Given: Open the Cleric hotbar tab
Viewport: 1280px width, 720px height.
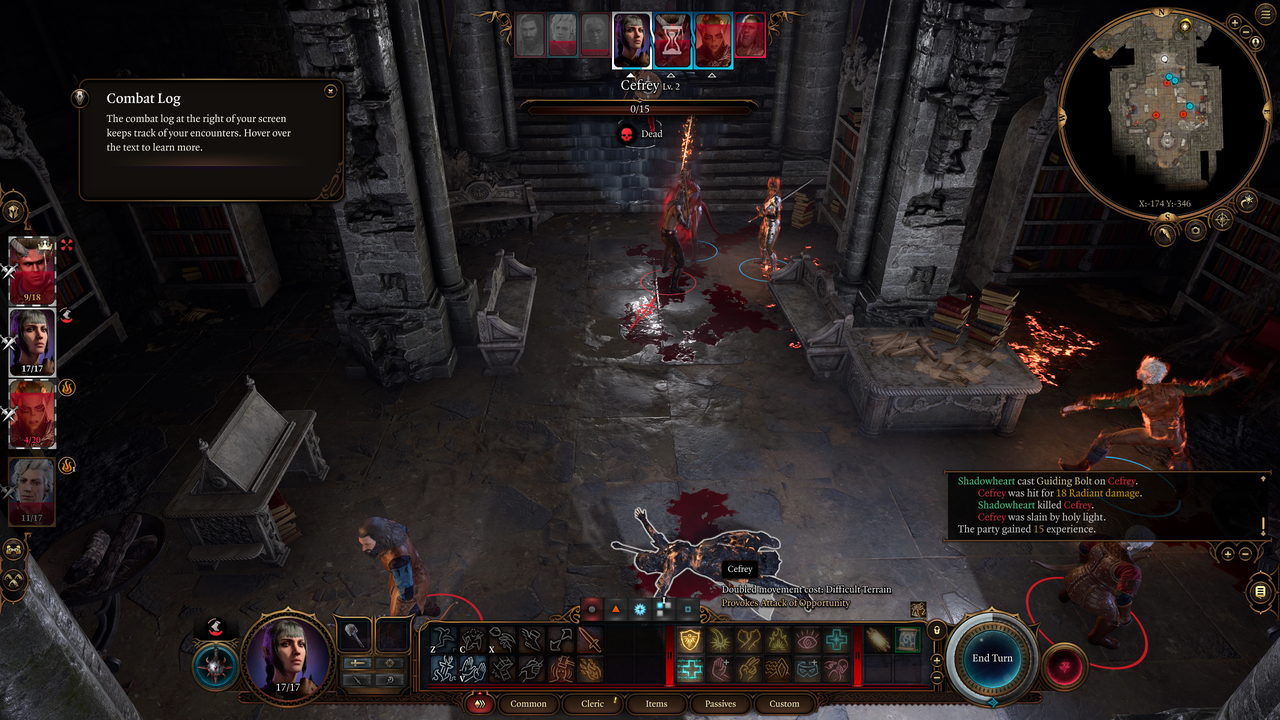Looking at the screenshot, I should [593, 703].
